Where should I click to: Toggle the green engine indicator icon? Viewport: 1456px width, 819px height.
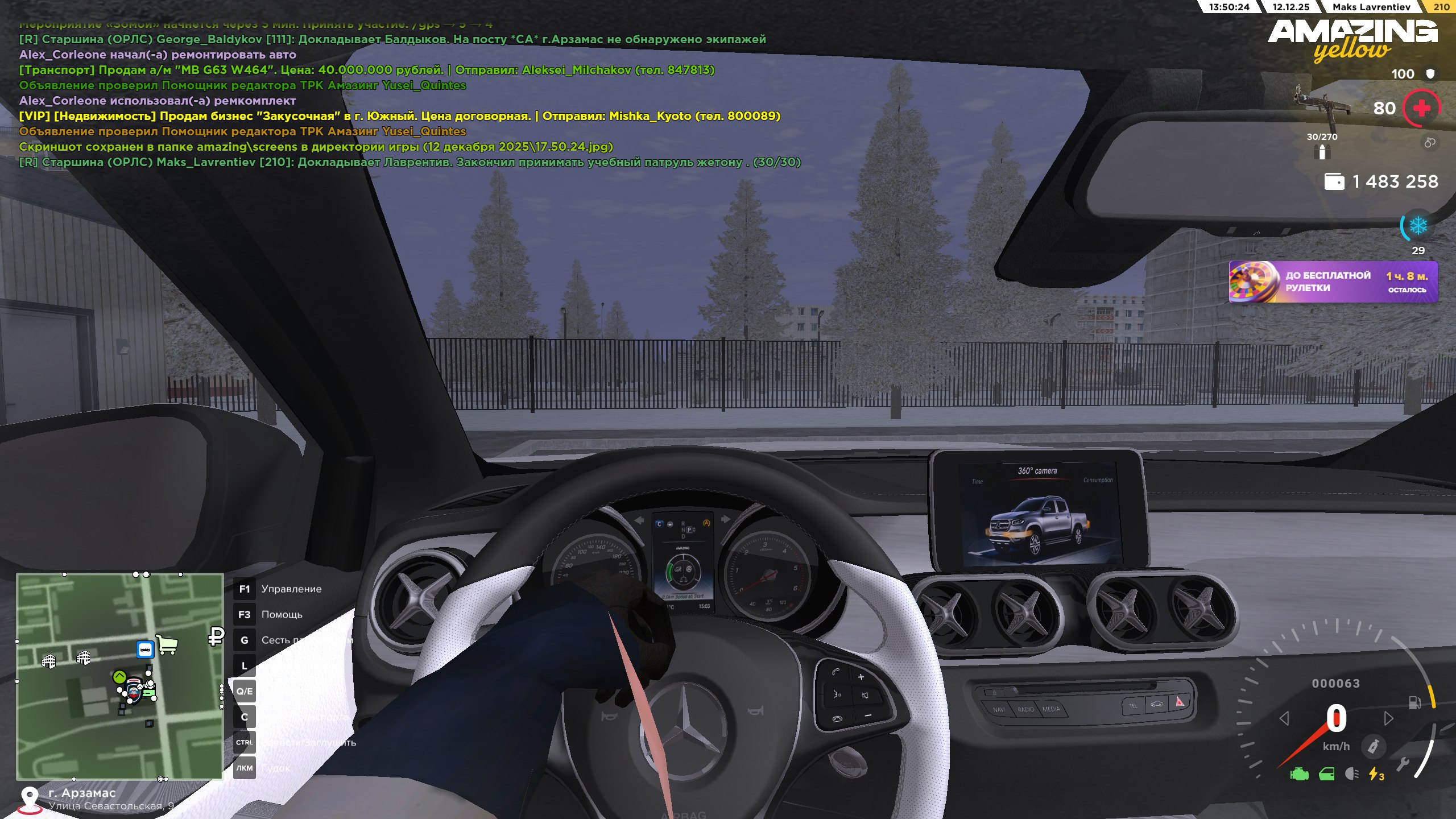(x=1299, y=774)
